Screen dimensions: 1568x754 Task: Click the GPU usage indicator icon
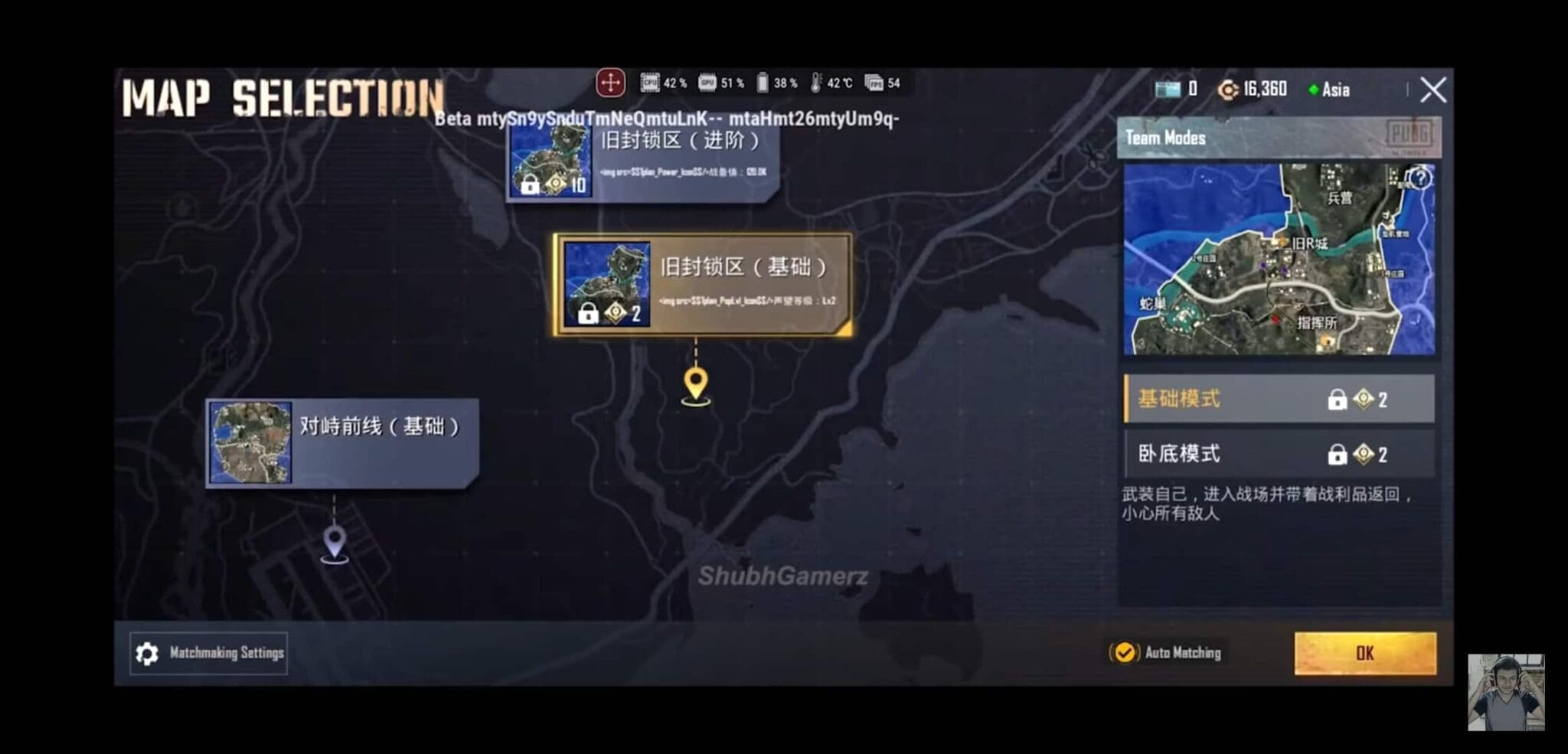coord(708,84)
